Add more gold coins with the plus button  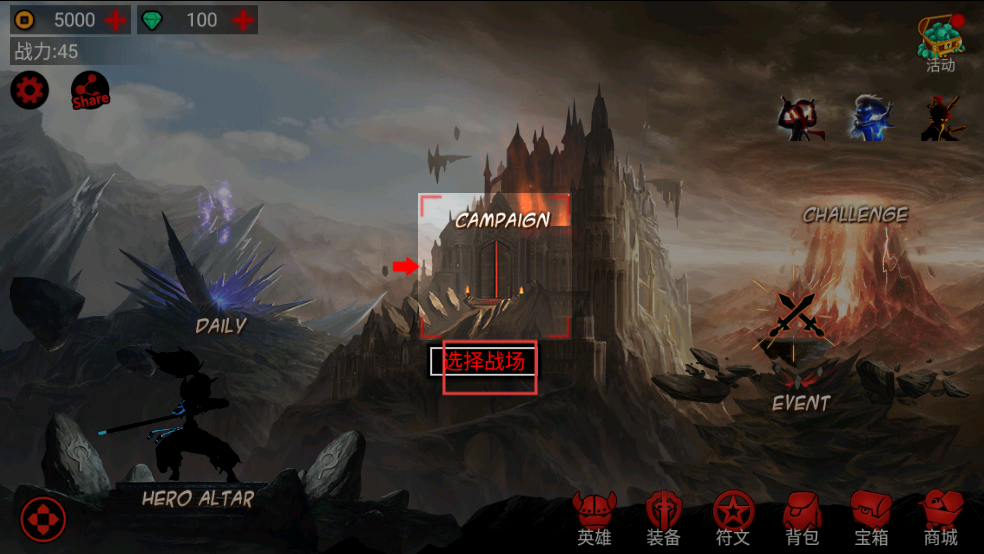(x=116, y=19)
